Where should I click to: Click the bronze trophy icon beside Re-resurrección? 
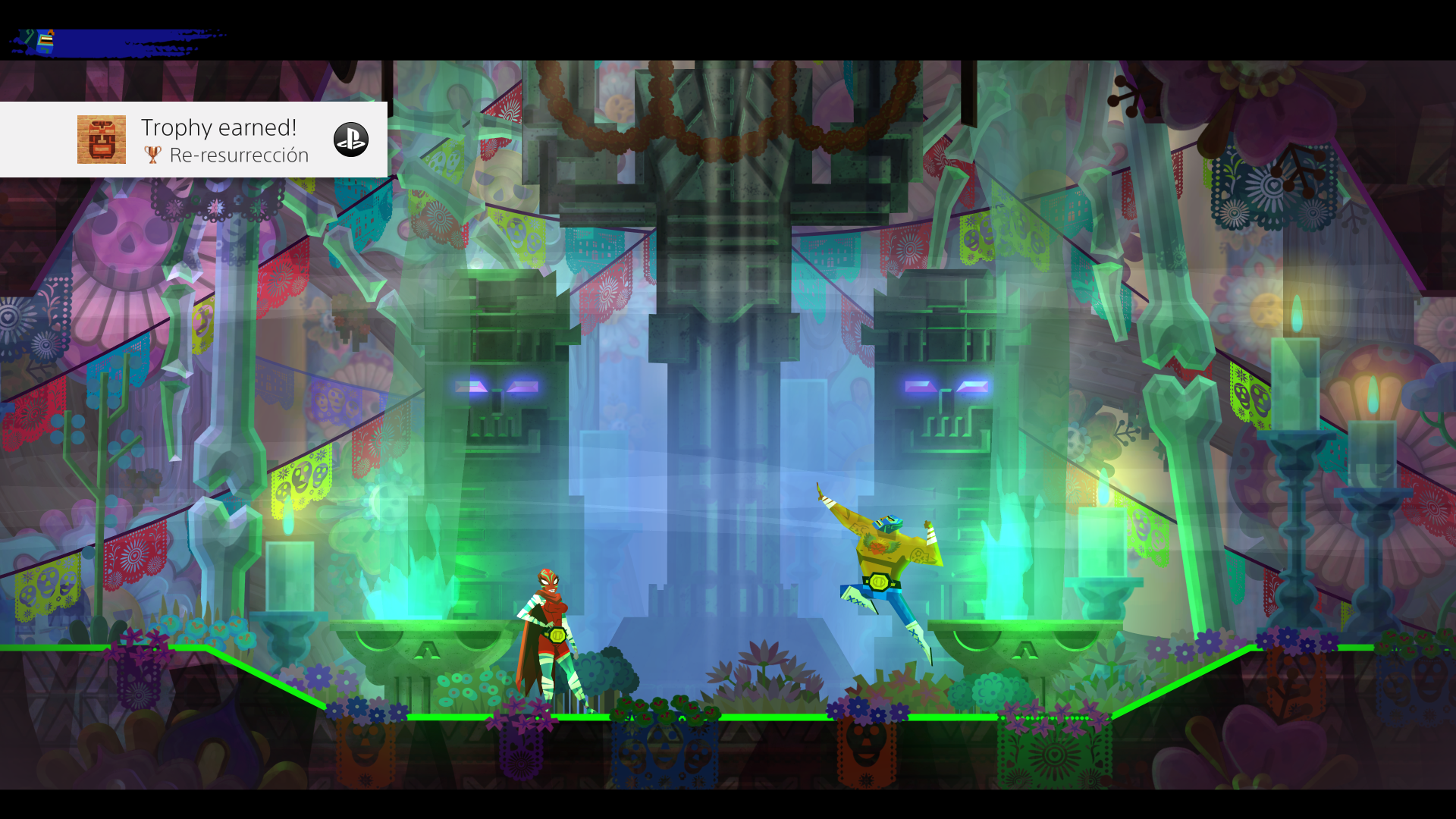(x=155, y=155)
